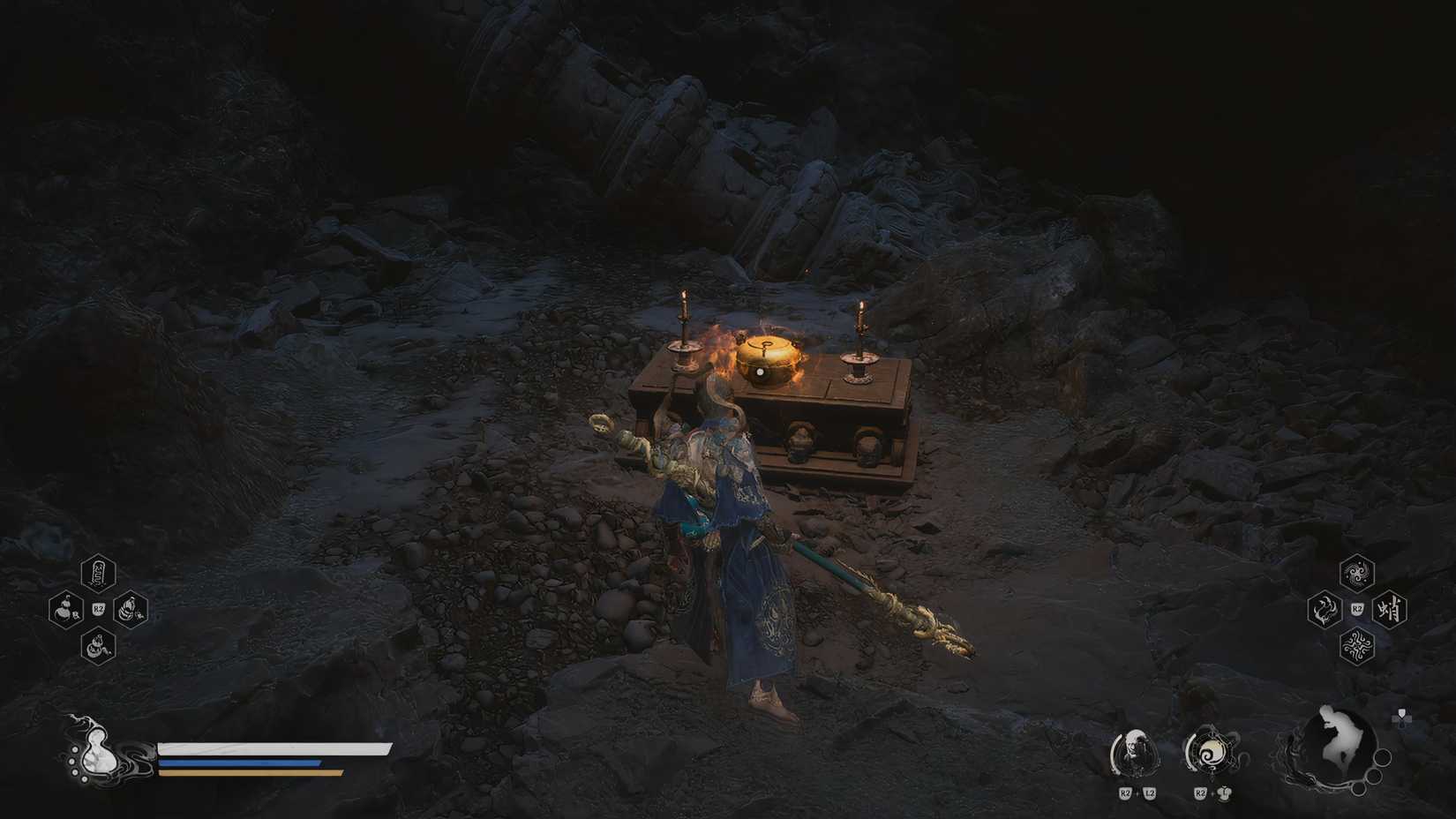Toggle the spirit summon portrait
The image size is (1456, 819).
tap(1135, 753)
